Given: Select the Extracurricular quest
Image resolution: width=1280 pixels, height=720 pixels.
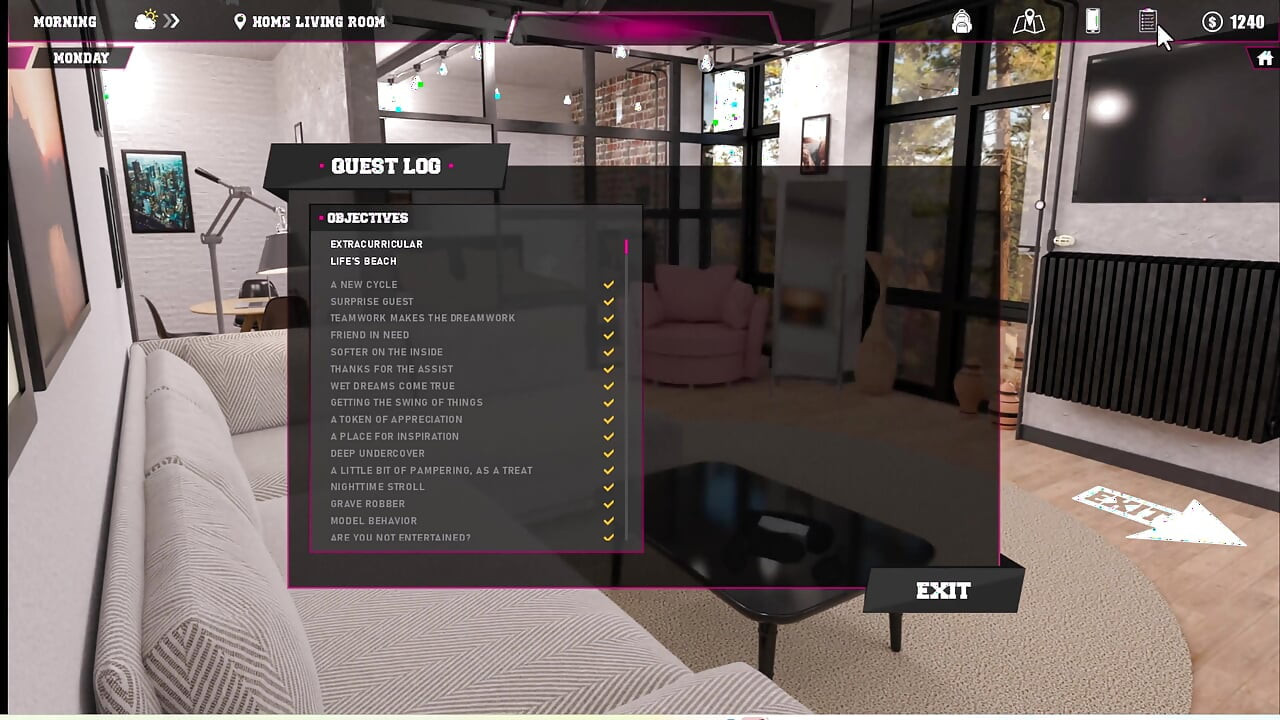Looking at the screenshot, I should tap(377, 244).
